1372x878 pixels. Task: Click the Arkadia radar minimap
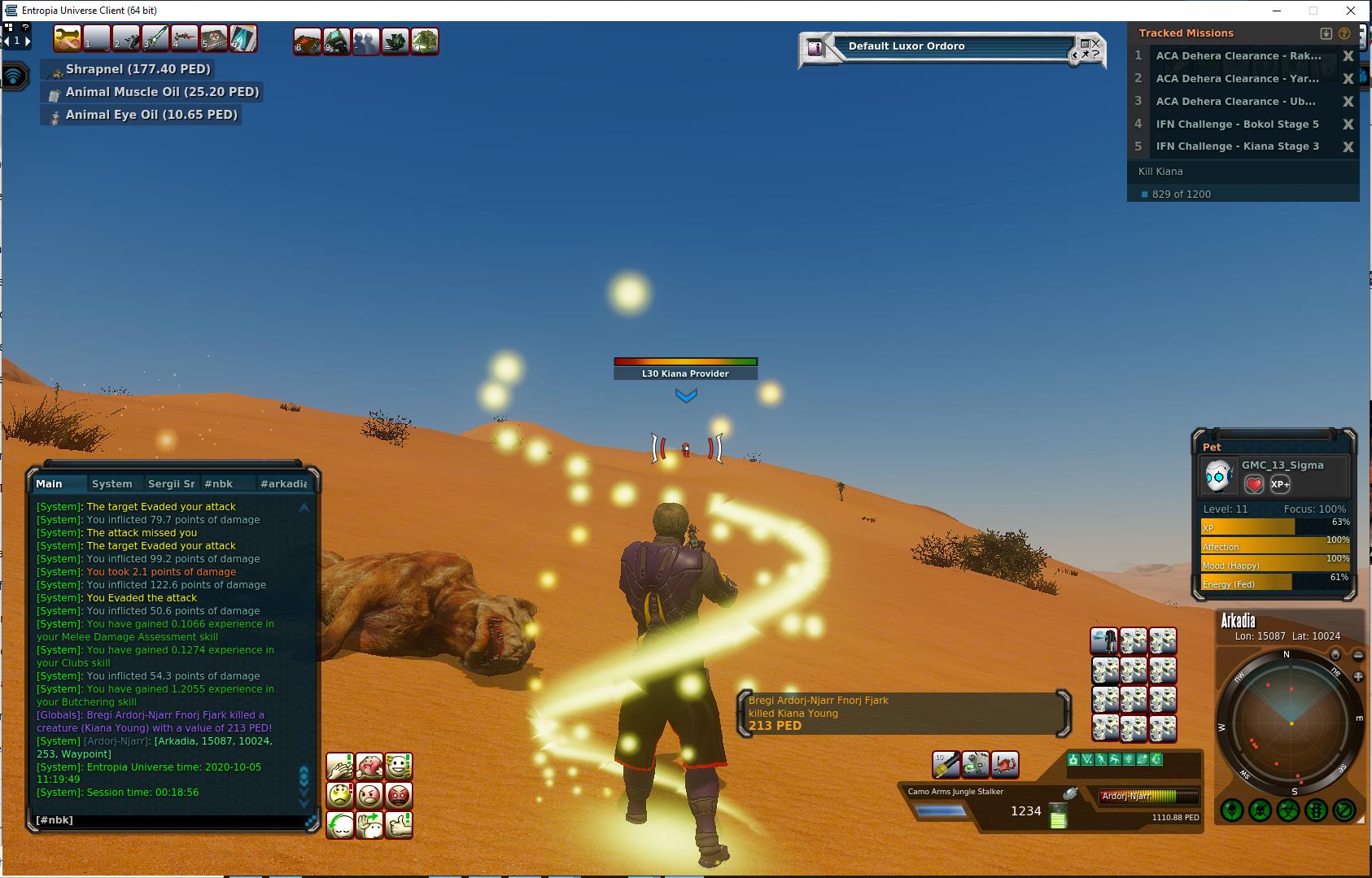click(1290, 723)
